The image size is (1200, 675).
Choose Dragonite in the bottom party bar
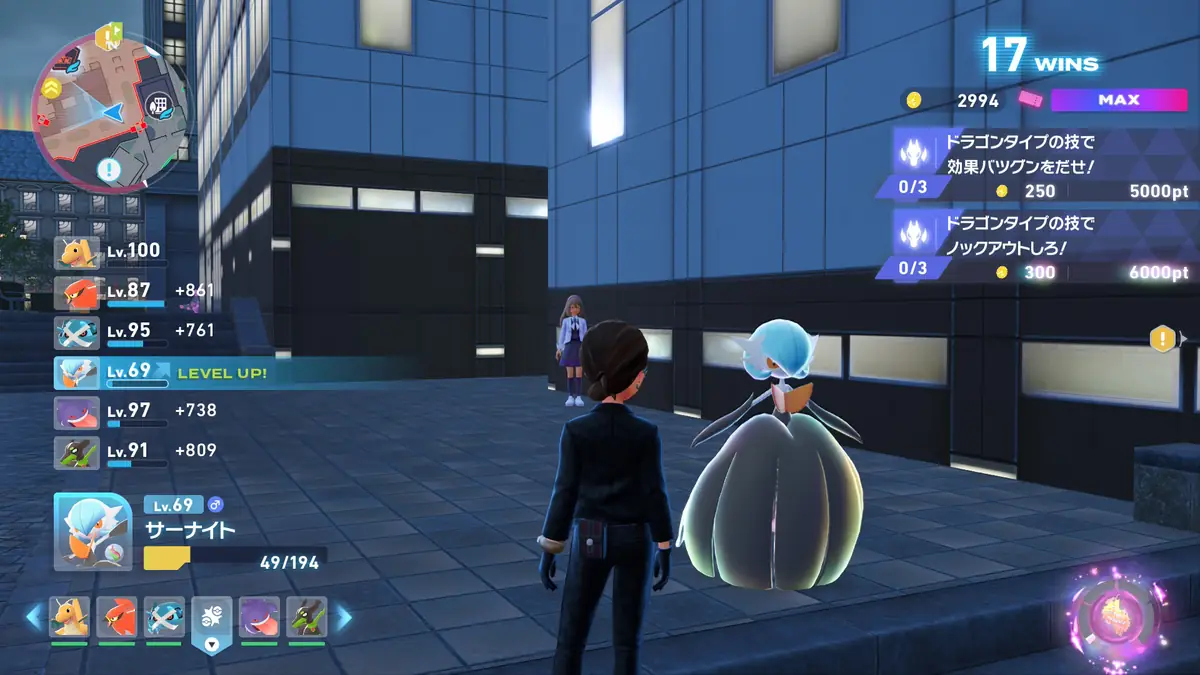pos(70,618)
